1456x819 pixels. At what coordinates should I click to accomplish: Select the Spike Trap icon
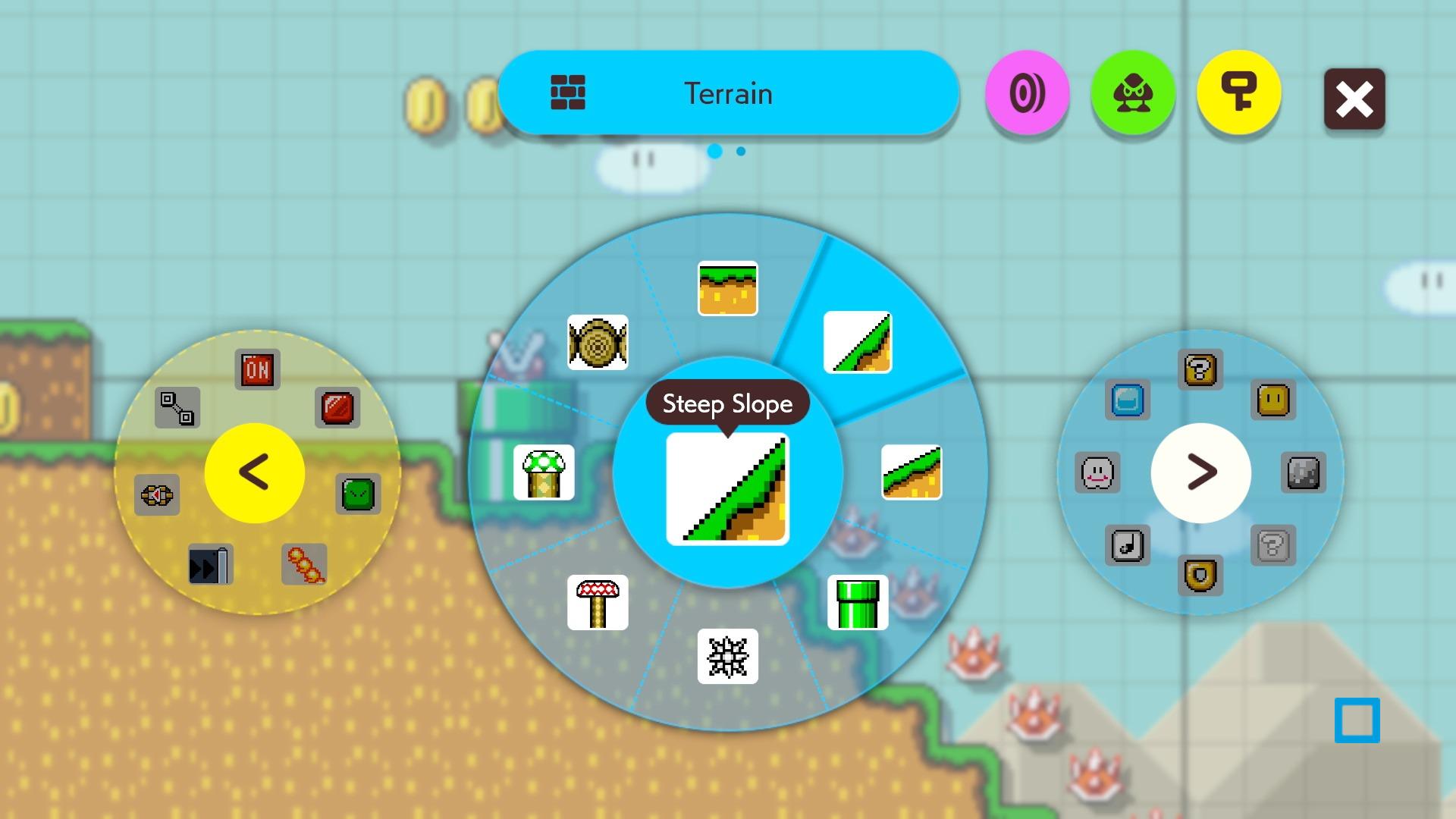tap(727, 657)
